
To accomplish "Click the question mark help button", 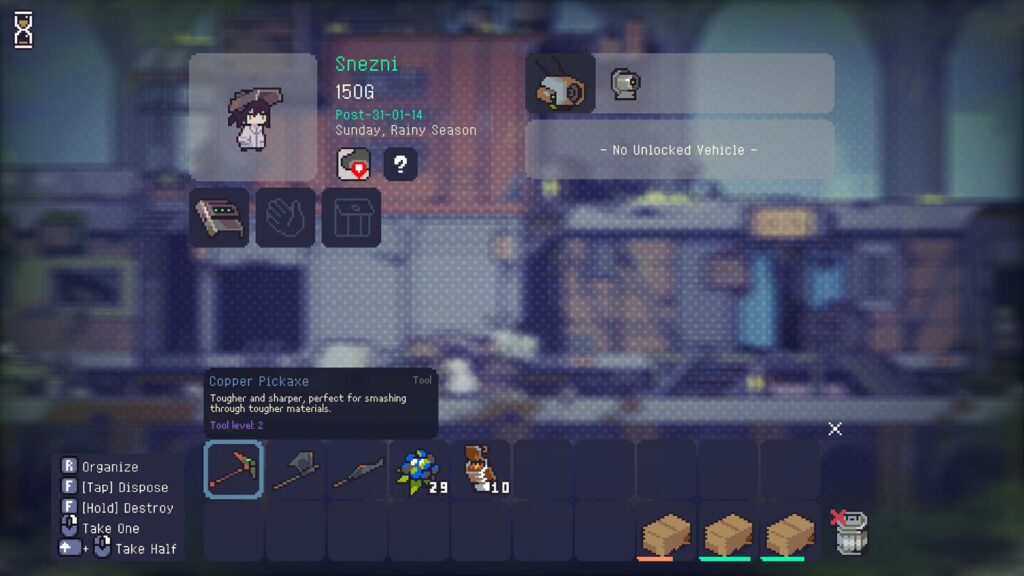I will coord(400,164).
